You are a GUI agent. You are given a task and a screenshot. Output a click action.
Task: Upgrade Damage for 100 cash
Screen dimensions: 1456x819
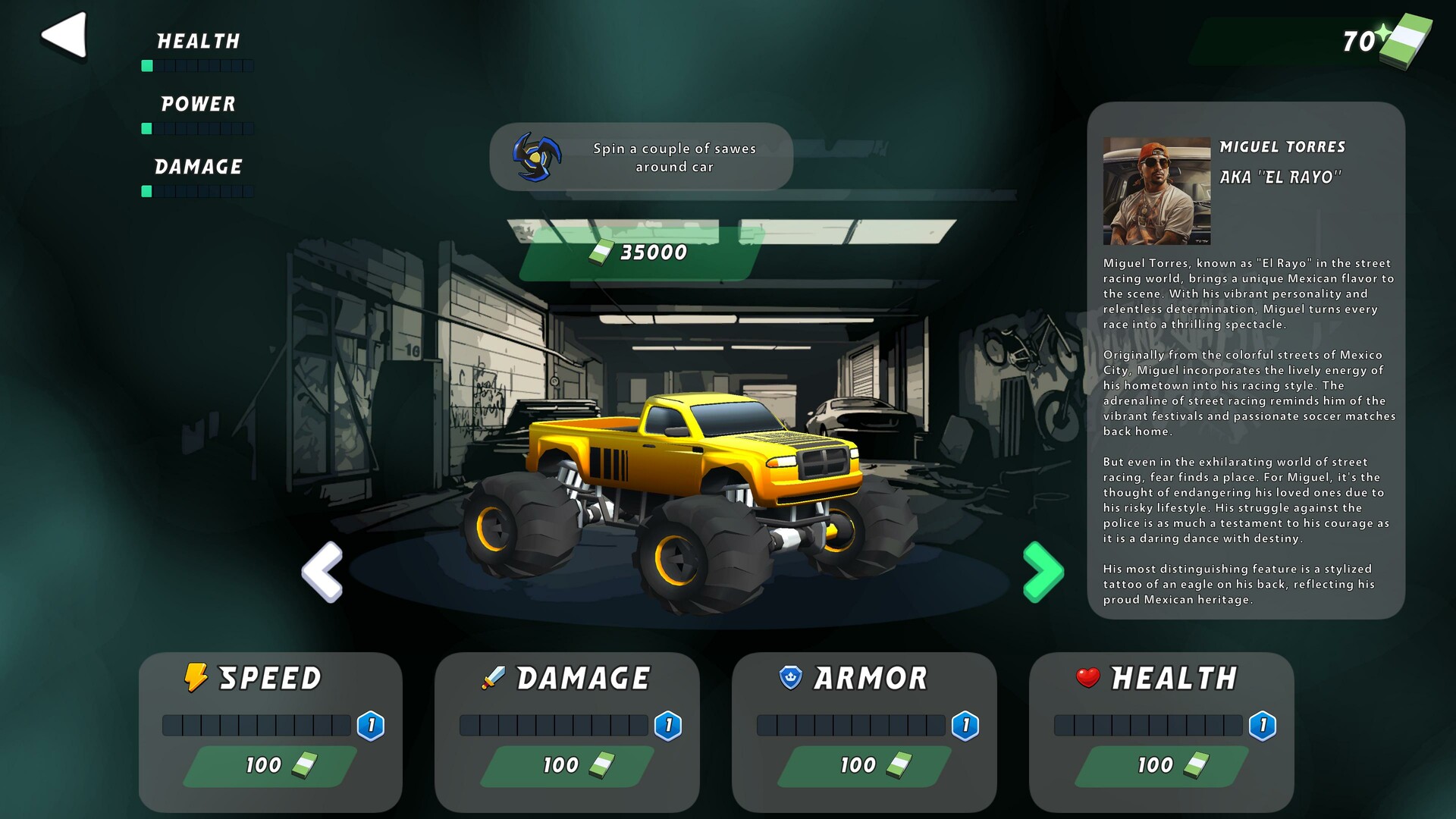(567, 766)
